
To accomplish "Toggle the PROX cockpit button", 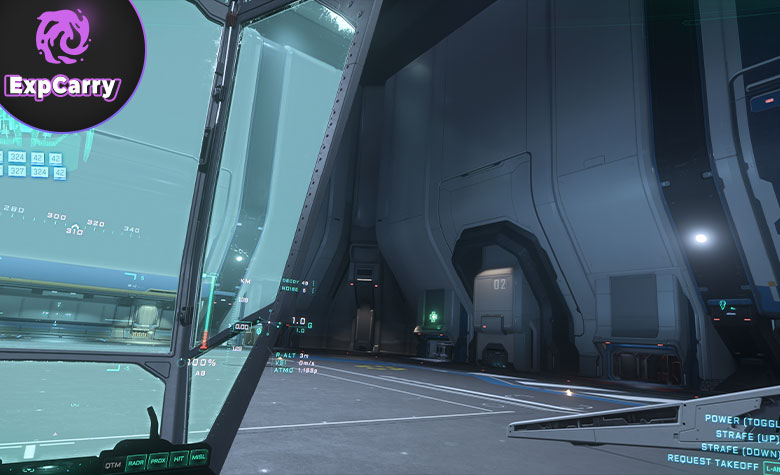I will click(157, 462).
